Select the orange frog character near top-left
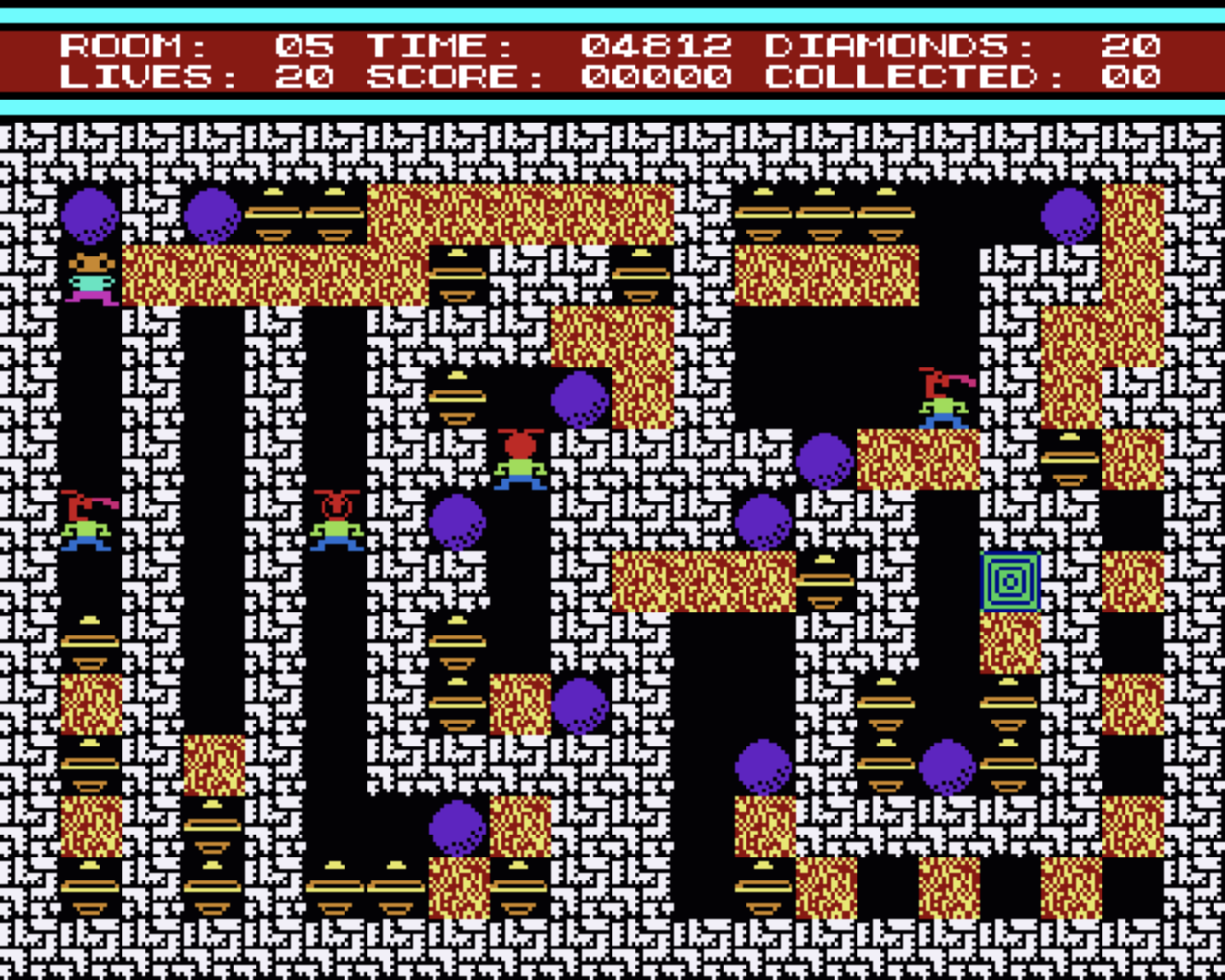1225x980 pixels. pyautogui.click(x=92, y=278)
